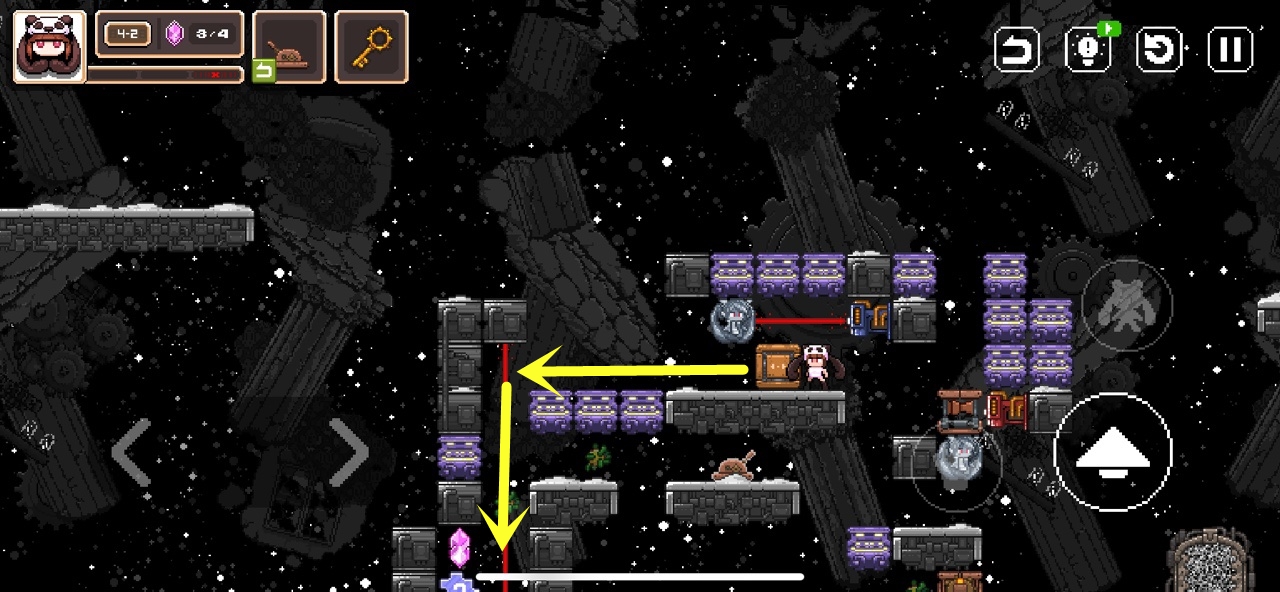Select the hat item slot
This screenshot has height=592, width=1280.
pos(289,47)
